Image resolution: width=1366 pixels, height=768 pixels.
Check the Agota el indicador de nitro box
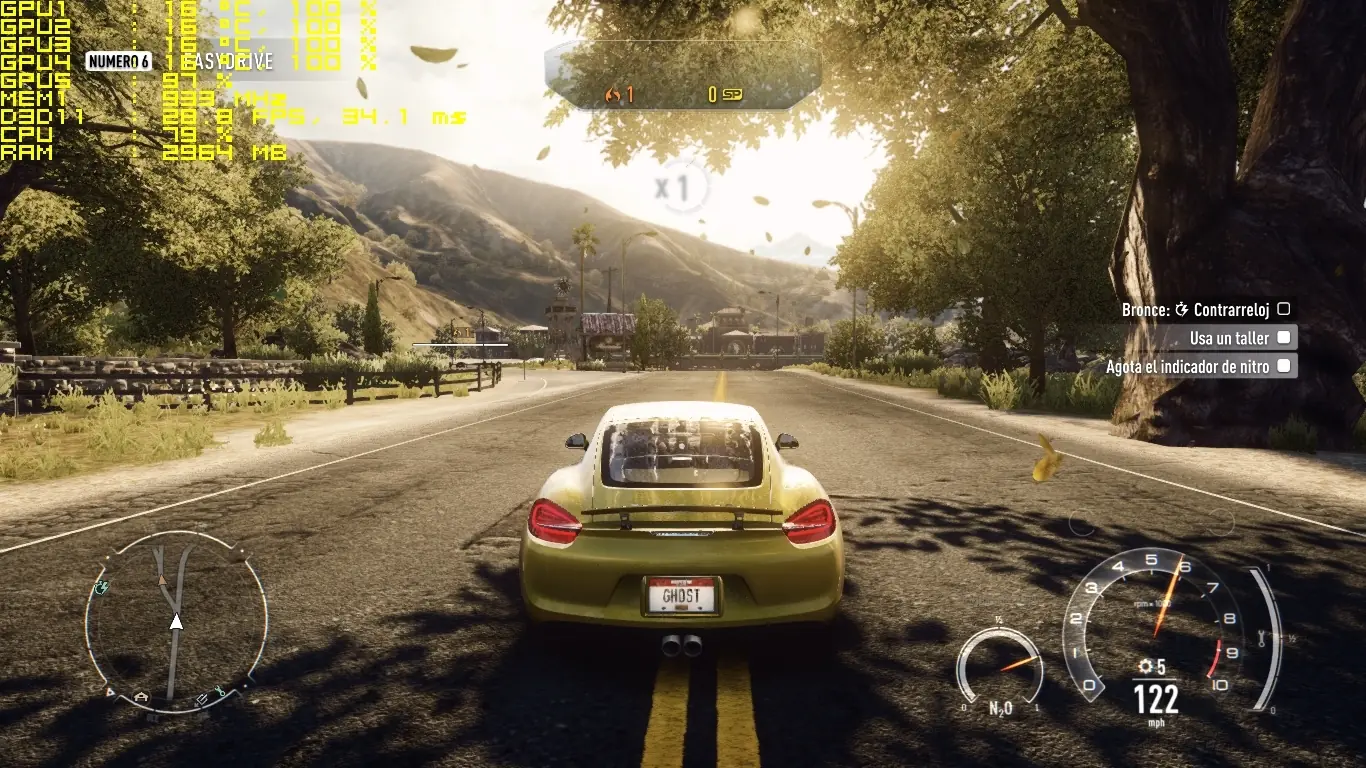(1284, 367)
